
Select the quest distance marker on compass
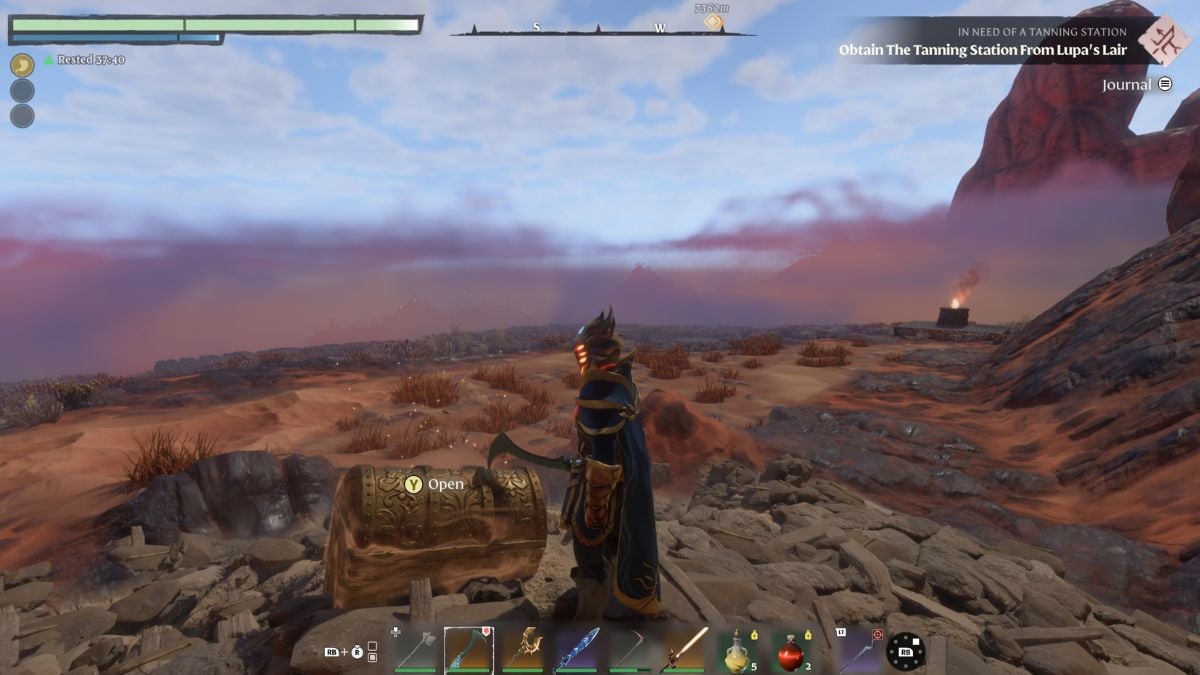pyautogui.click(x=712, y=19)
